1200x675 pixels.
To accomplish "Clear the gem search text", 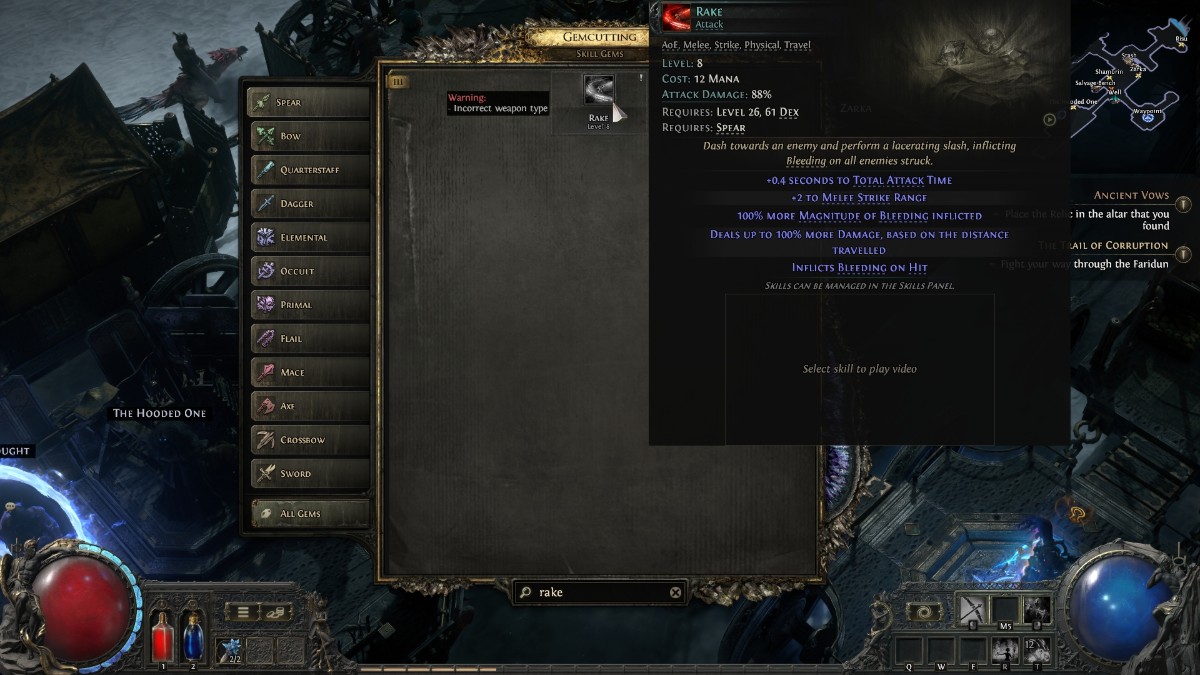I will tap(675, 592).
